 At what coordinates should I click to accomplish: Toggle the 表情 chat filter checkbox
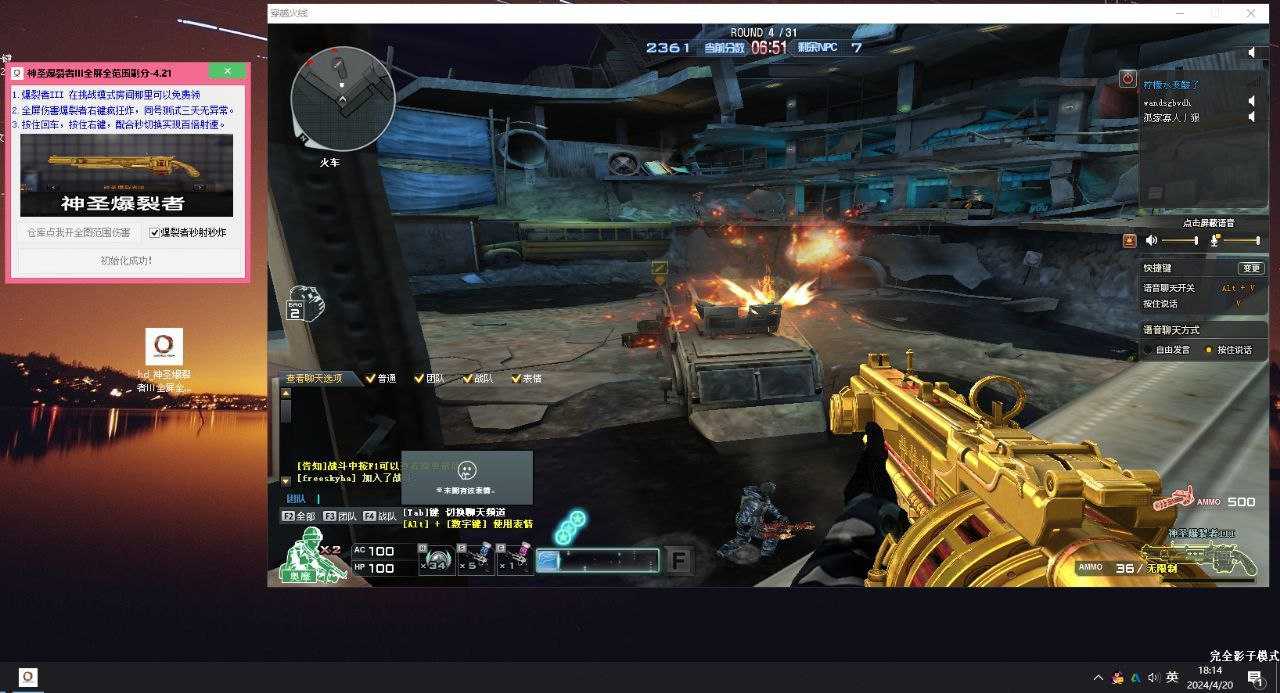(516, 379)
